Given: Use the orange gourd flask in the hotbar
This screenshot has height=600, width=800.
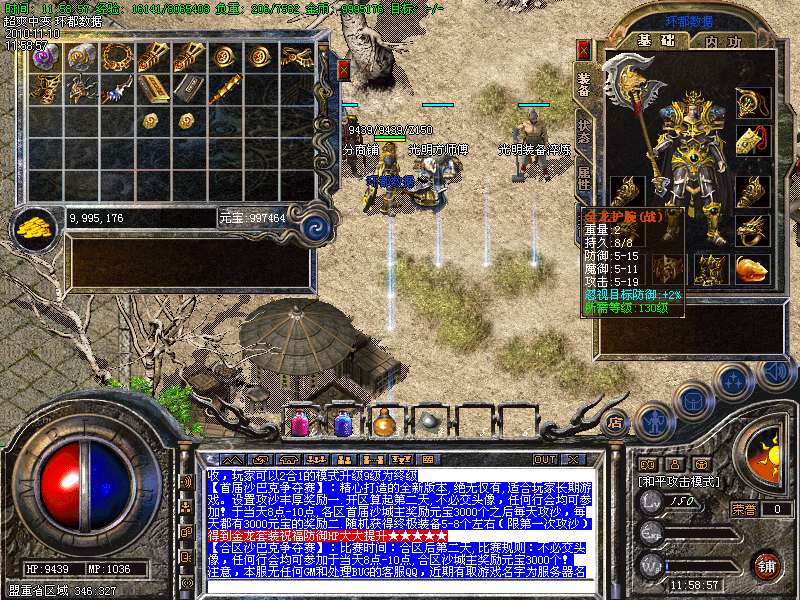Looking at the screenshot, I should click(x=385, y=423).
